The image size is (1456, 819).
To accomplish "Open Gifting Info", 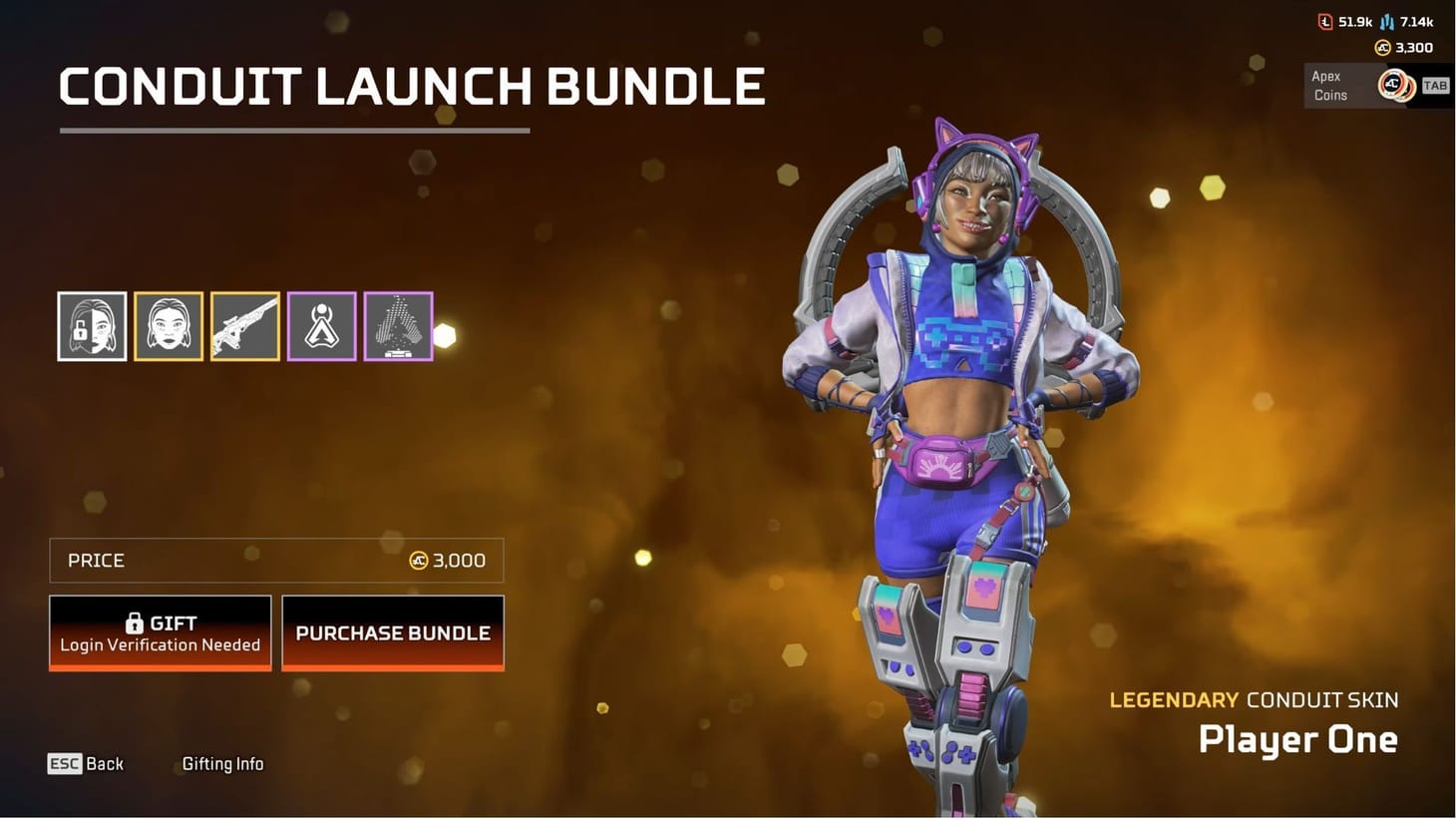I will (222, 764).
